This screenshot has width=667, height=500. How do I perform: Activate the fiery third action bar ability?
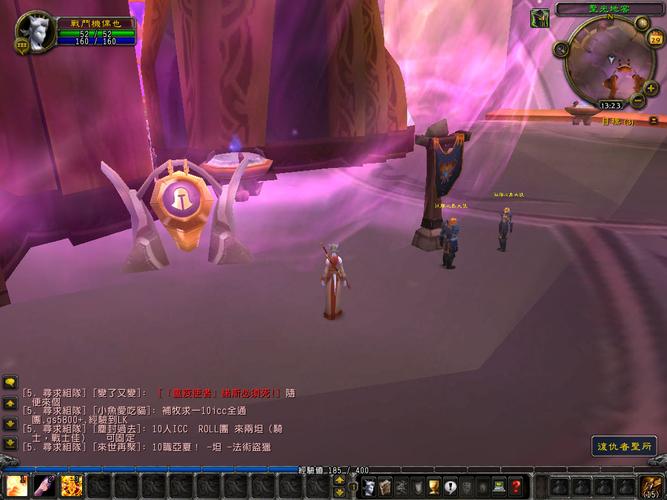click(71, 487)
